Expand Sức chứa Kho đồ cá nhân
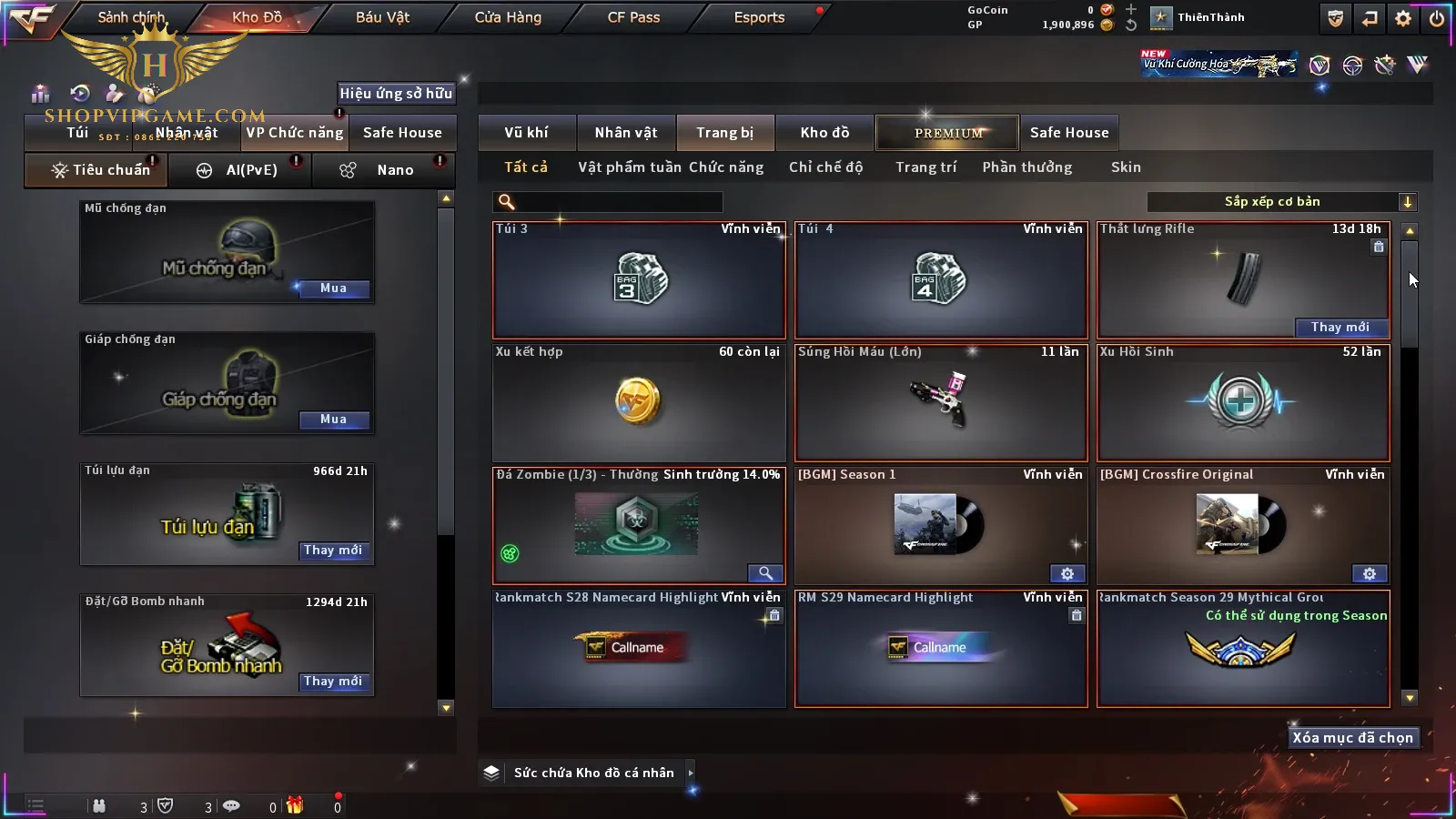Viewport: 1456px width, 819px height. coord(691,773)
